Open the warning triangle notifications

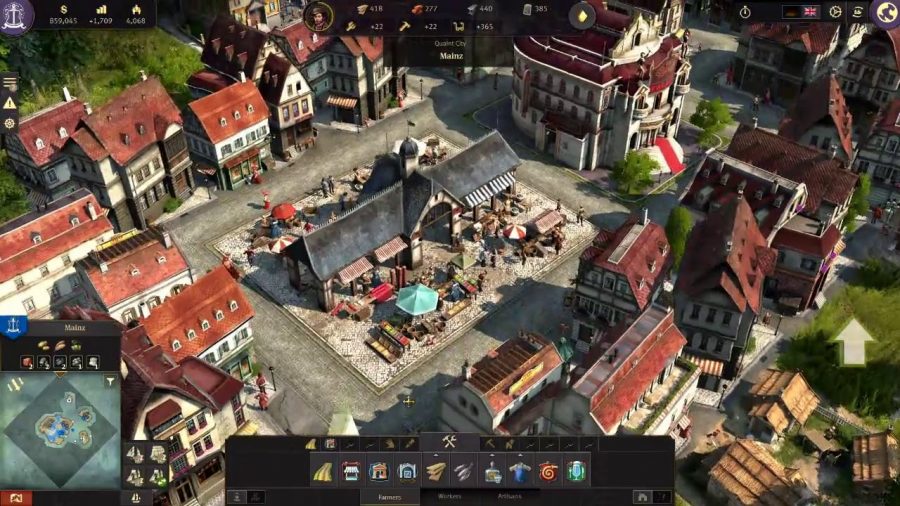tap(10, 102)
